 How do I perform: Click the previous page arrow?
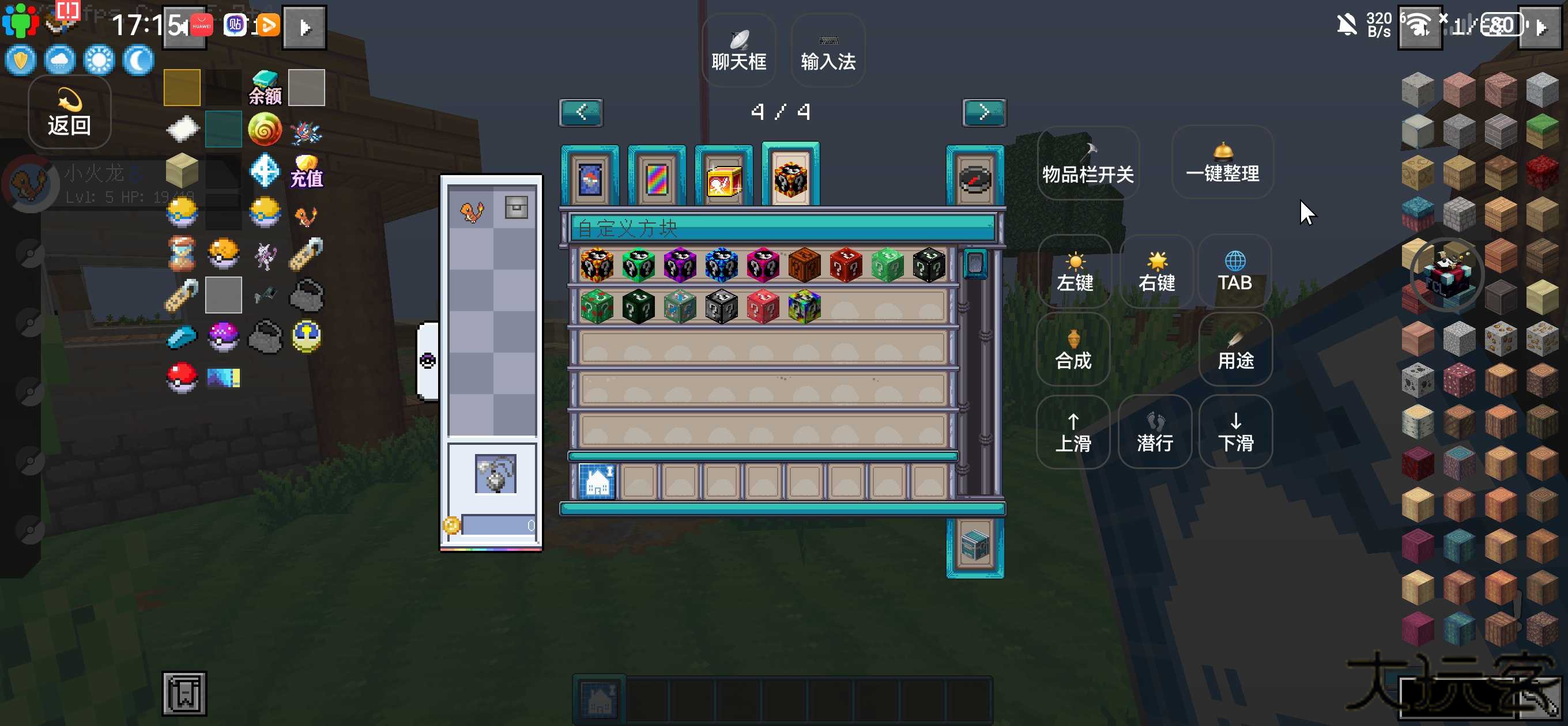click(x=580, y=112)
